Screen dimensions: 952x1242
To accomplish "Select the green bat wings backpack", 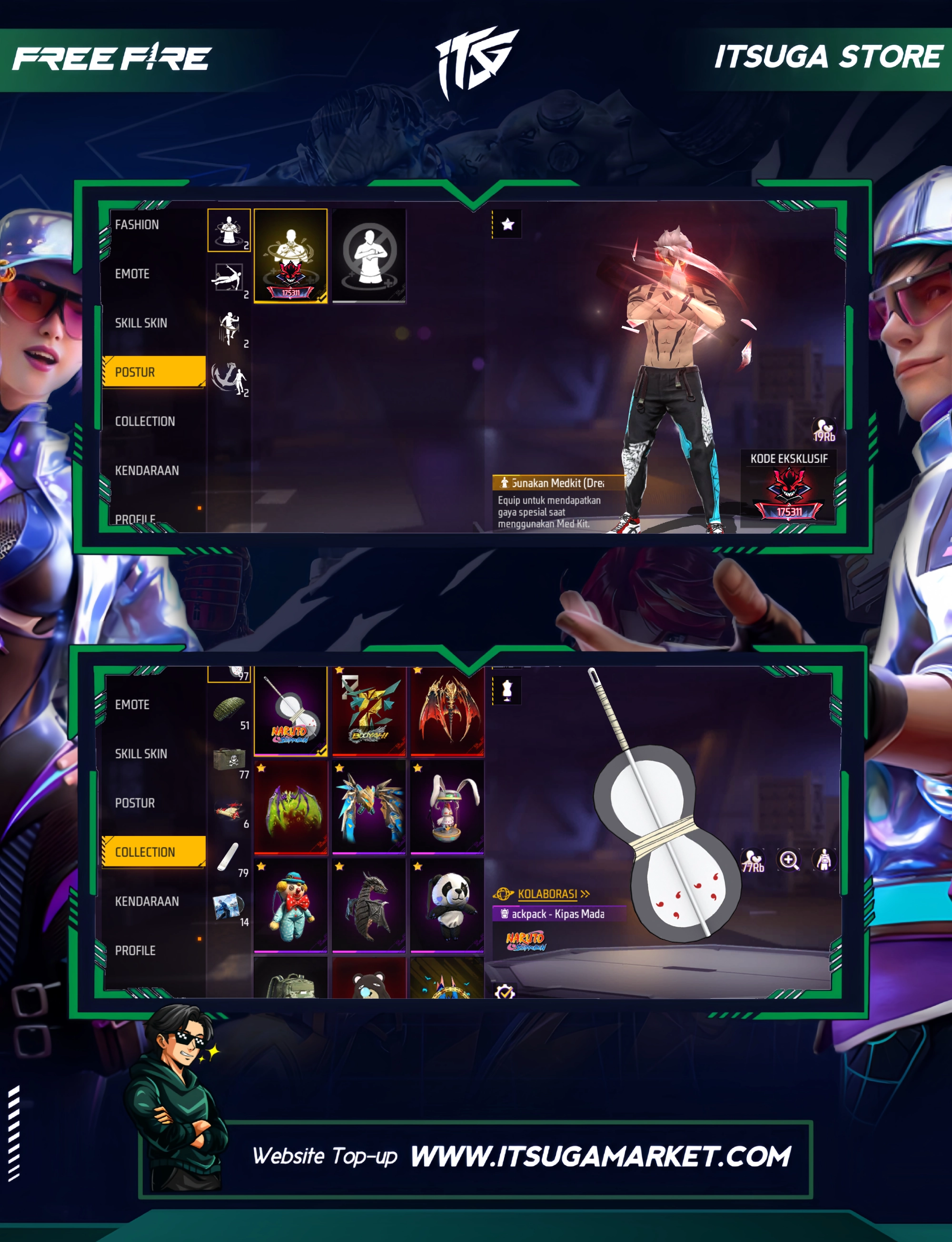I will pos(291,807).
